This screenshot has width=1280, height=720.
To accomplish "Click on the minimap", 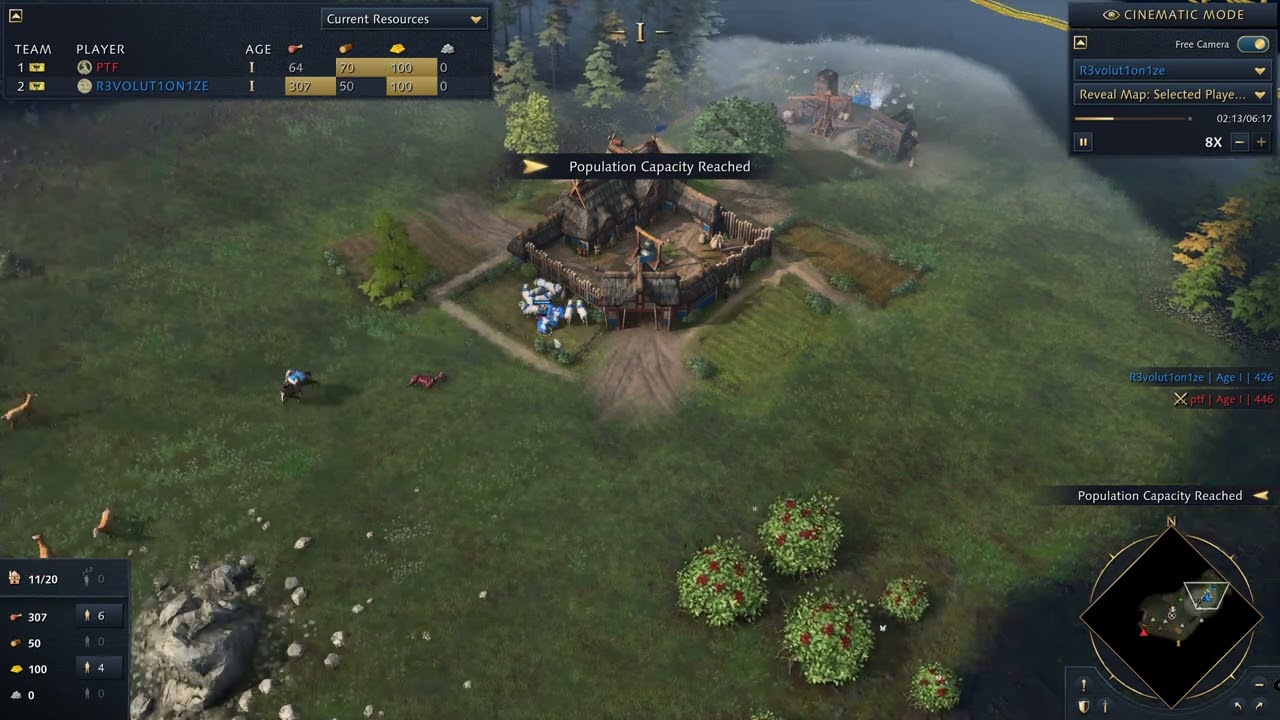I will click(1171, 613).
